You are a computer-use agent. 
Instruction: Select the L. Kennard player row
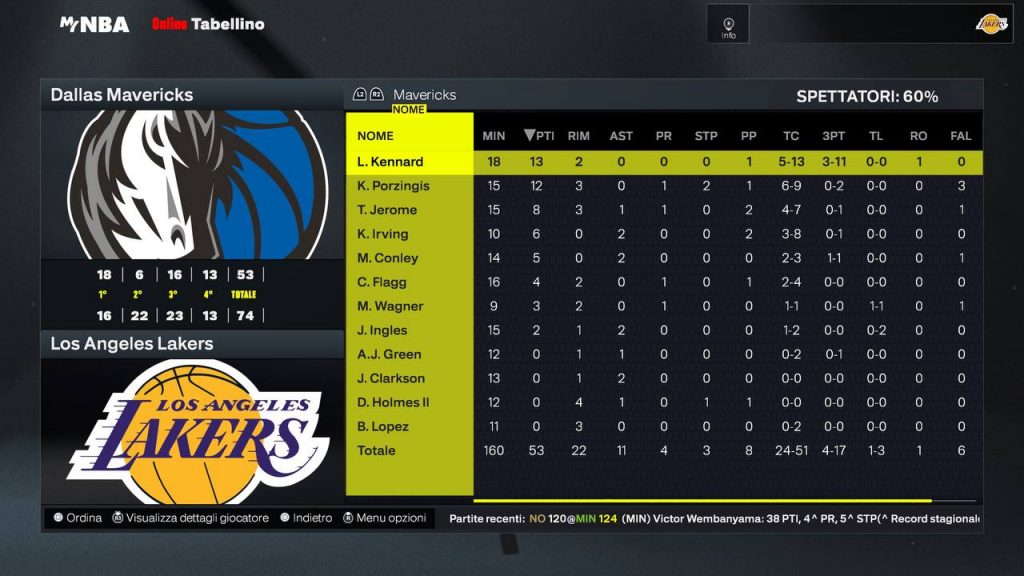click(390, 162)
